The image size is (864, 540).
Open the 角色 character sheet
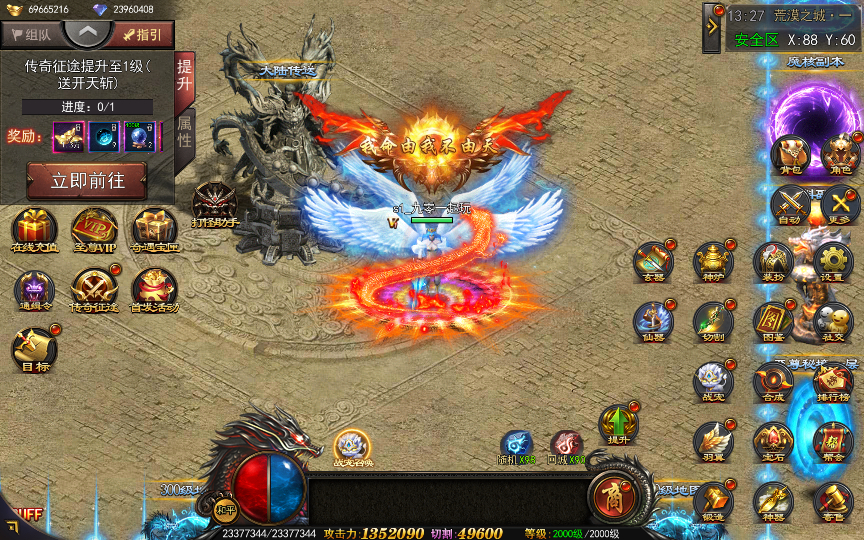[x=839, y=154]
